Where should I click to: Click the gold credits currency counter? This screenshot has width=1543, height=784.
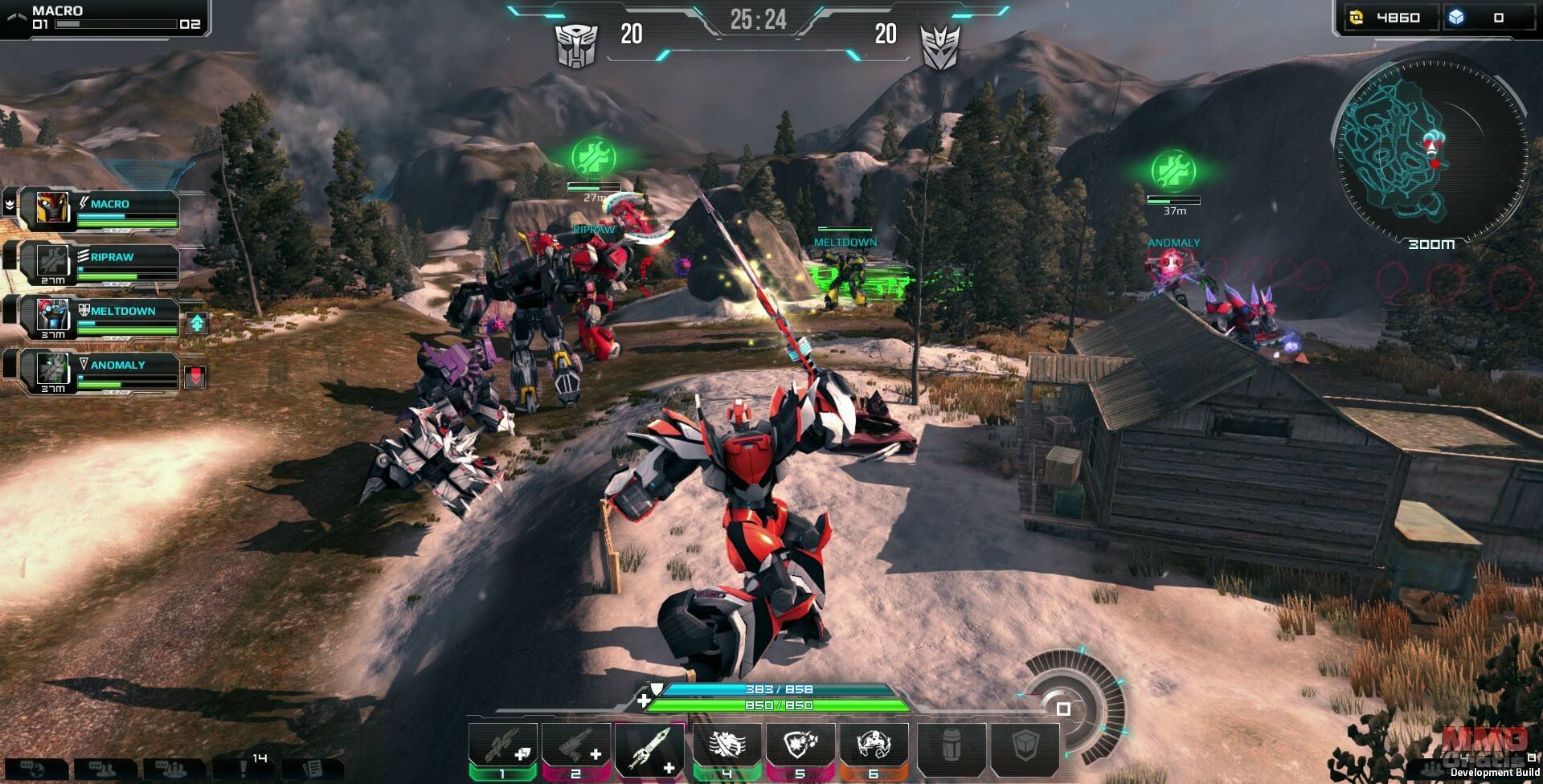coord(1387,18)
